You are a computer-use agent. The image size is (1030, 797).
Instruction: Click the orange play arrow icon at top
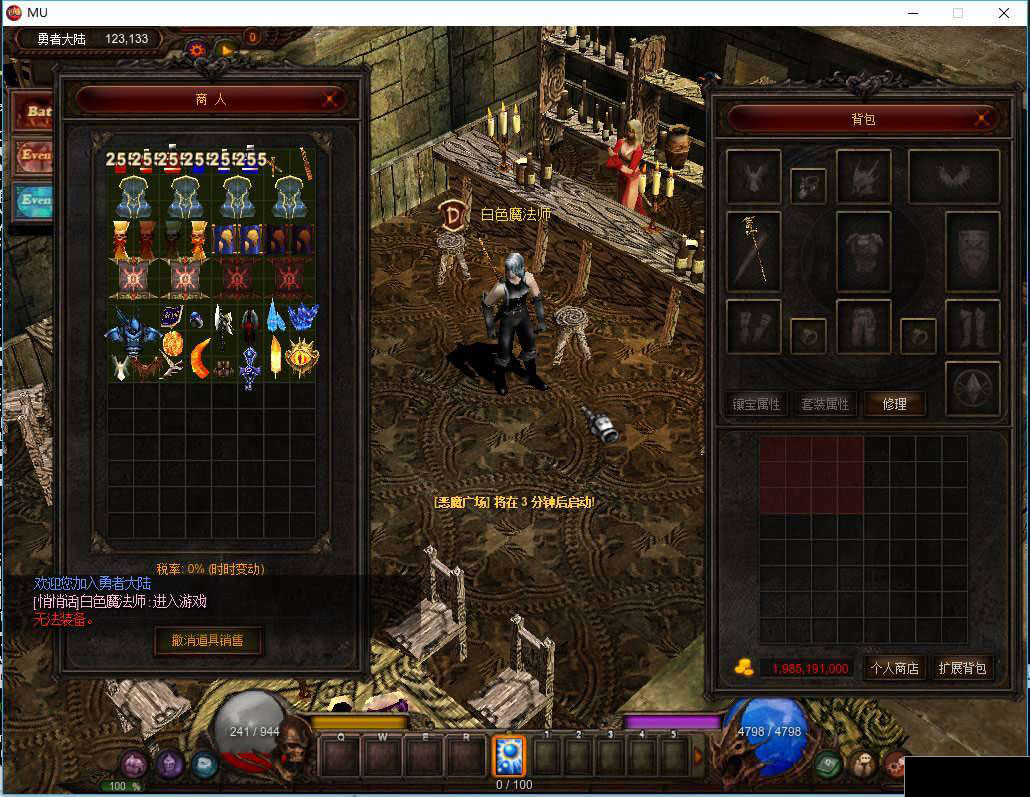pyautogui.click(x=226, y=48)
